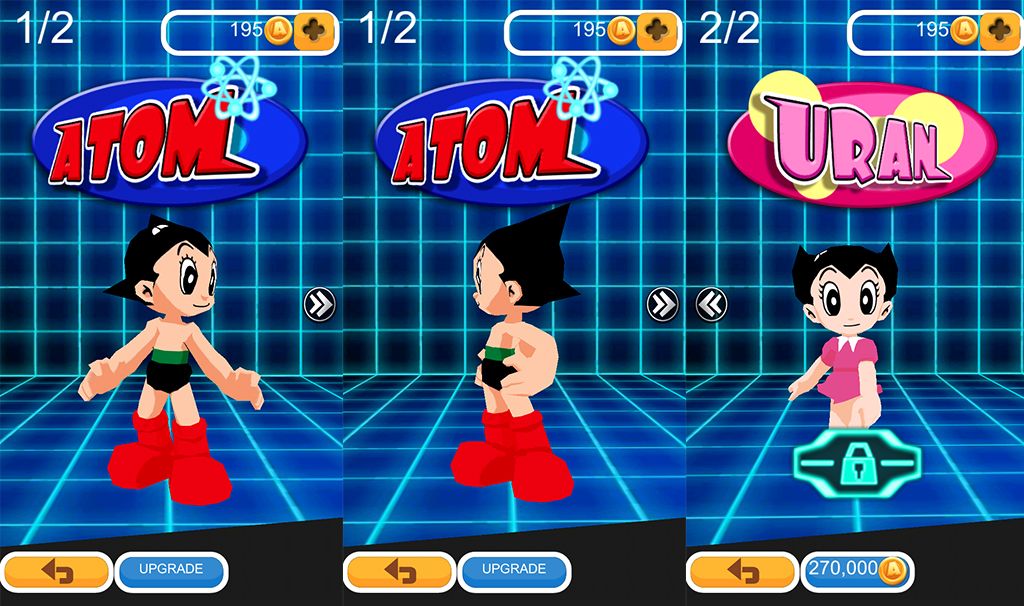Screen dimensions: 1024x606
Task: Show next character from front-facing Atom screen
Action: coord(319,303)
